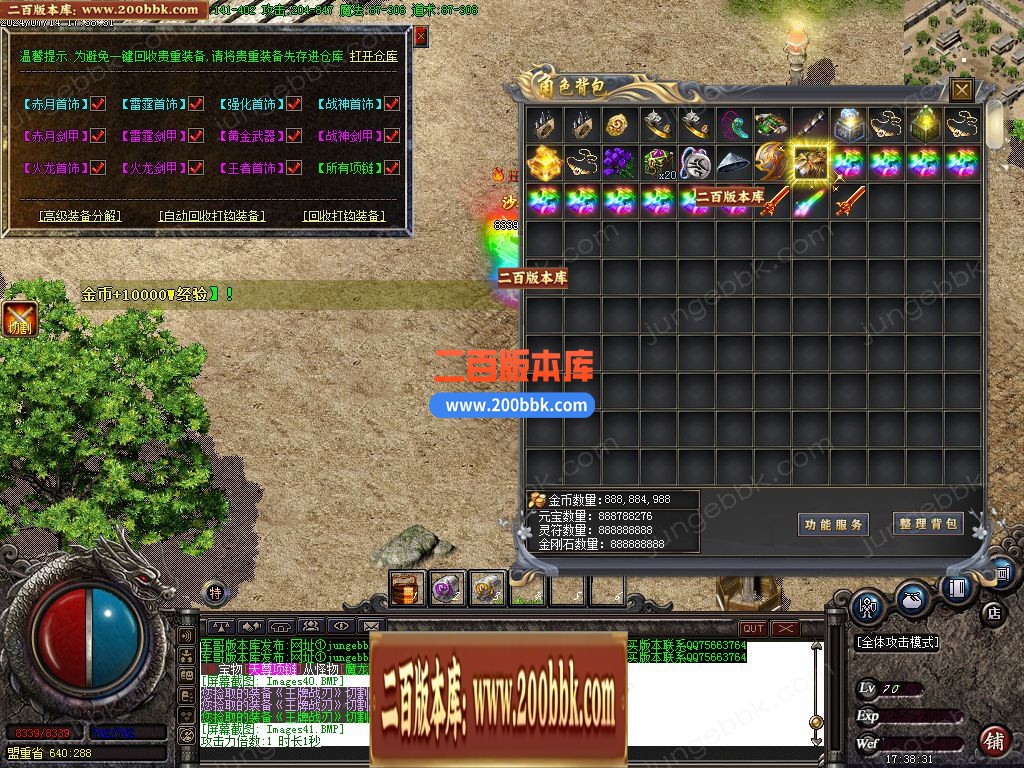Use the red potion barrel hotbar slot
This screenshot has height=768, width=1024.
point(407,590)
